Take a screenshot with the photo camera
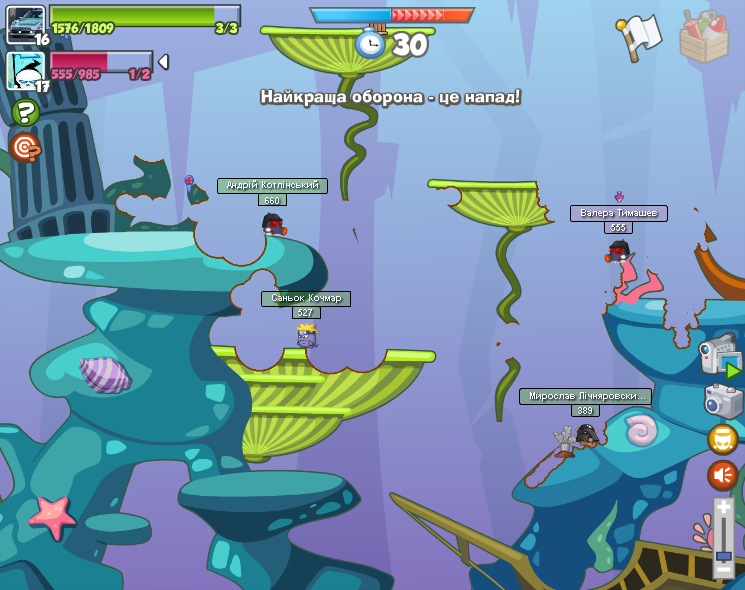This screenshot has width=745, height=590. click(x=723, y=400)
